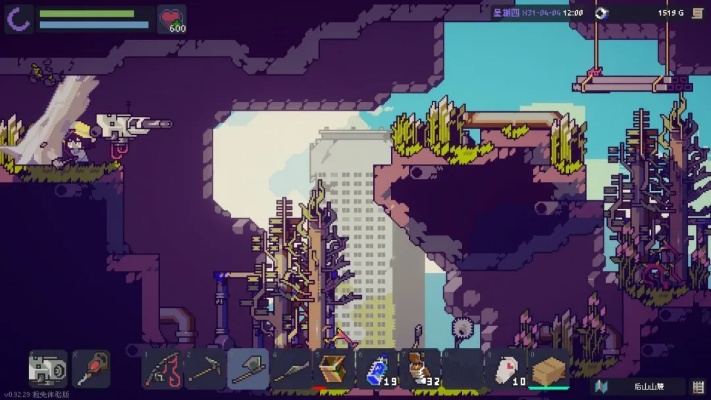This screenshot has width=711, height=400.
Task: Choose the cardboard box hotbar slot
Action: [x=549, y=369]
